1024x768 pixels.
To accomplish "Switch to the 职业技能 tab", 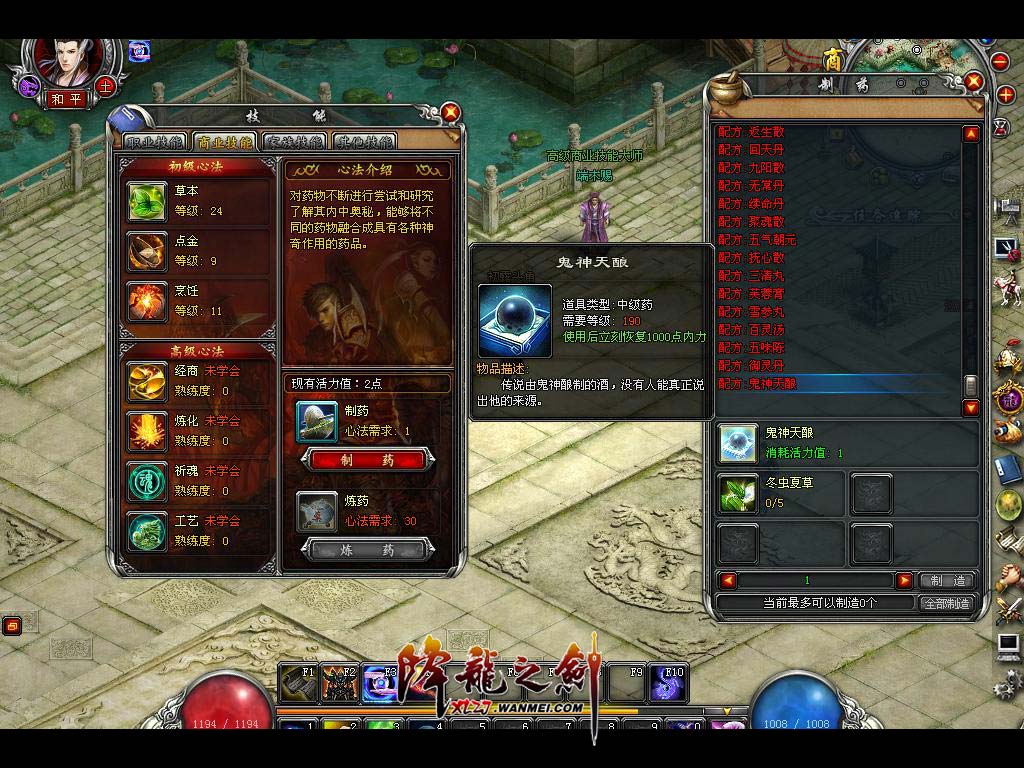I will [153, 142].
